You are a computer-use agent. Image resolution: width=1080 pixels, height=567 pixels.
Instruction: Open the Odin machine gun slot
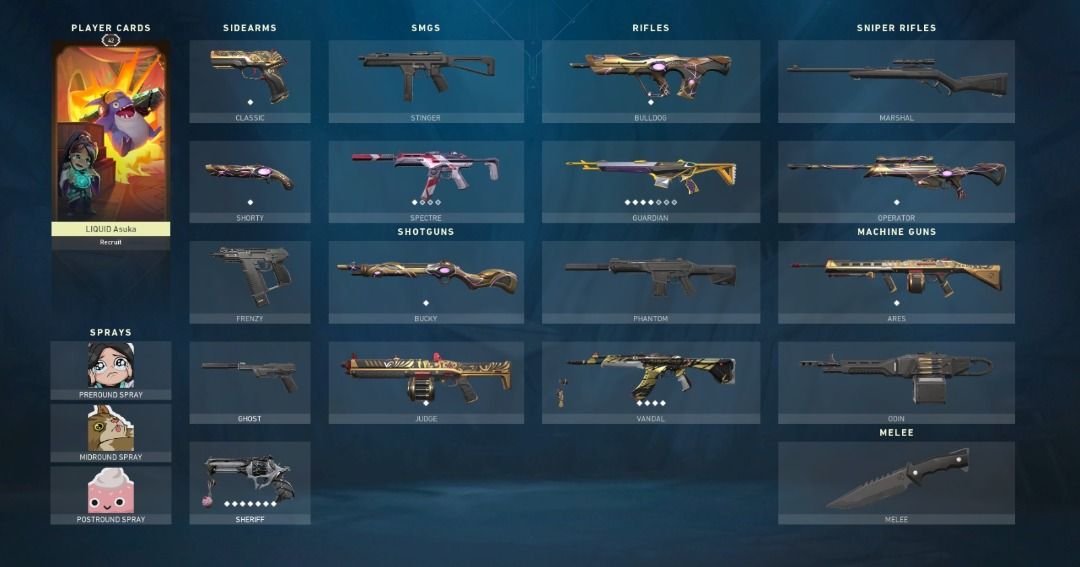[x=896, y=381]
